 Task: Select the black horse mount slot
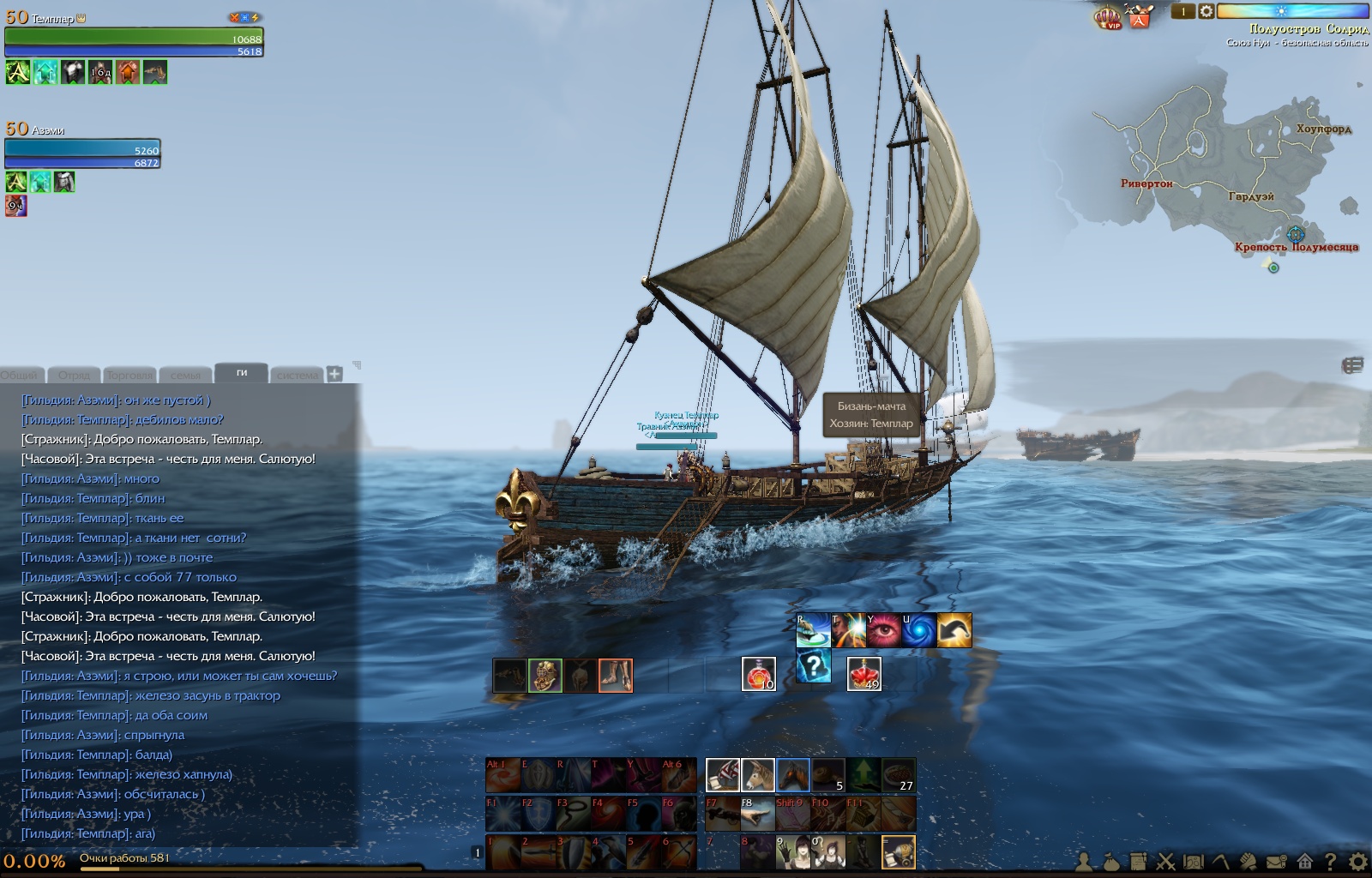[x=793, y=775]
